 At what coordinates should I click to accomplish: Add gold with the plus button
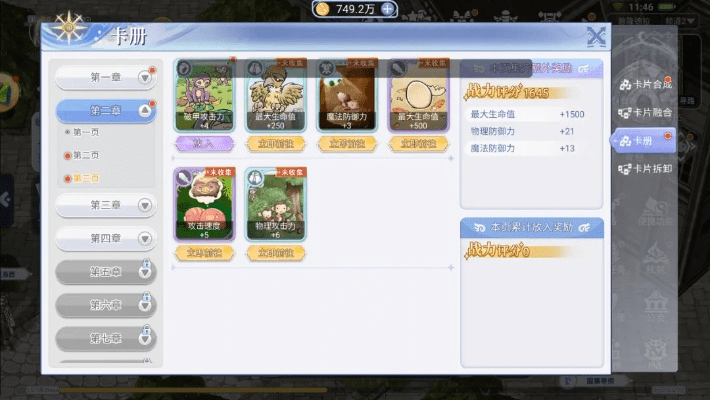tap(388, 9)
